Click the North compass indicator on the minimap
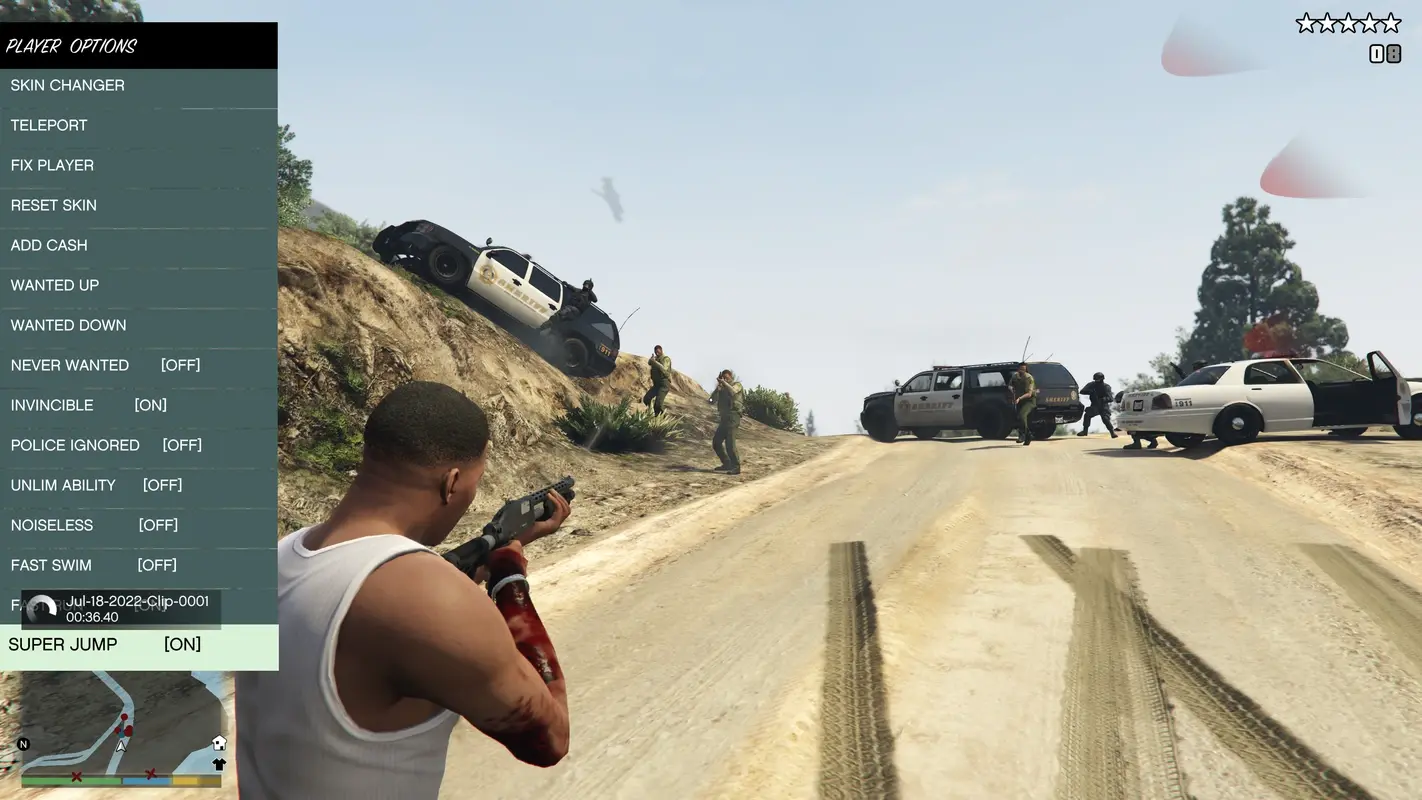 (x=24, y=744)
